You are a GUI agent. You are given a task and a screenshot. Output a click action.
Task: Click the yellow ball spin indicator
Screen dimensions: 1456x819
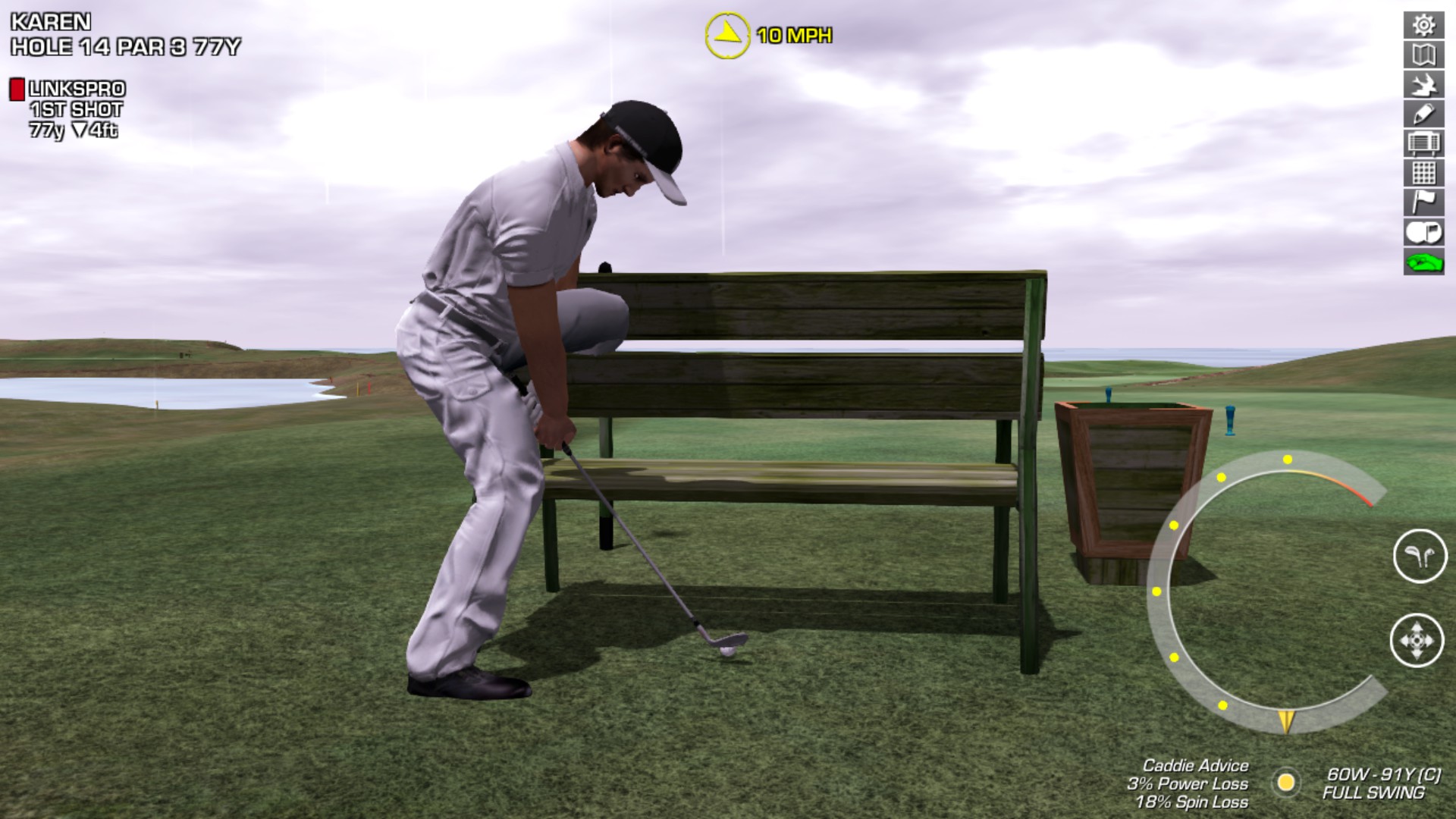pos(1285,782)
